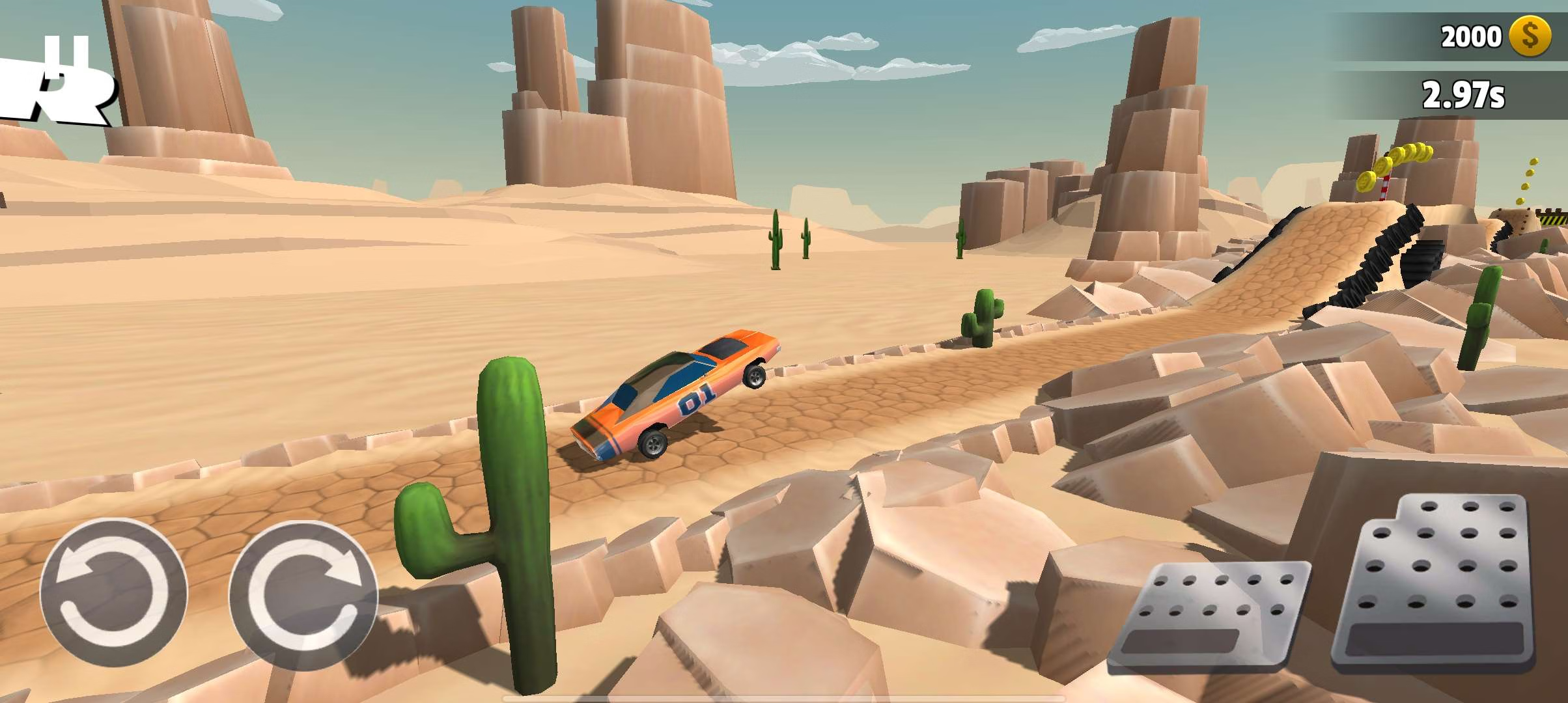1568x703 pixels.
Task: Tap the clockwise rotate button
Action: [303, 595]
